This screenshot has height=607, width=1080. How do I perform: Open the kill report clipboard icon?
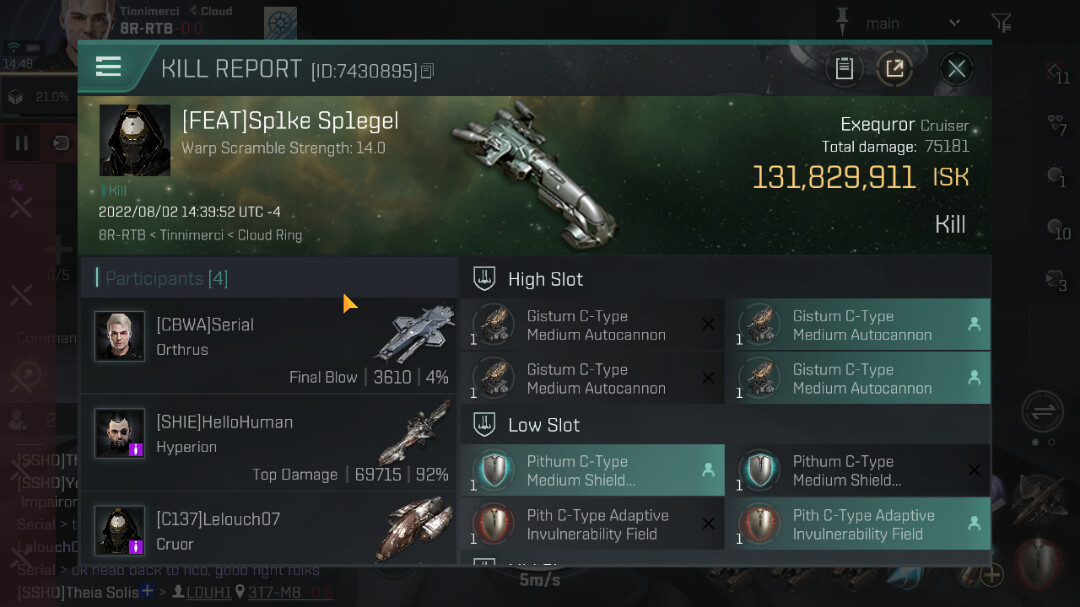pyautogui.click(x=844, y=69)
